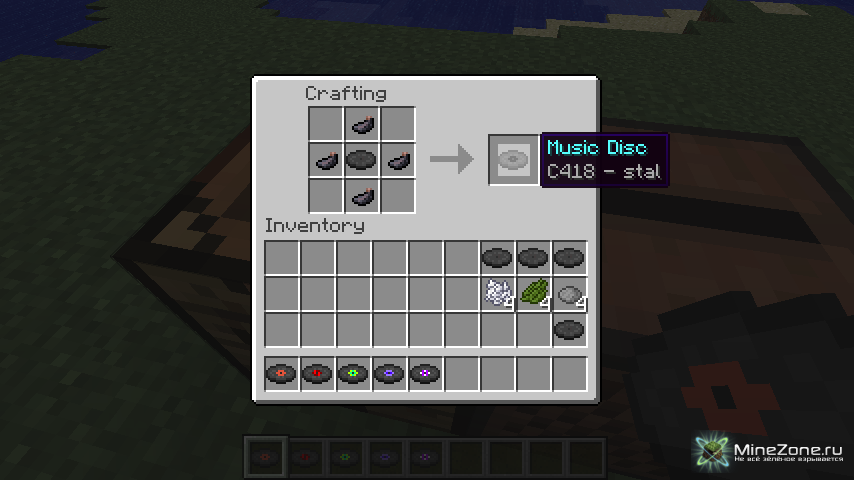854x480 pixels.
Task: Pick up the blank disc in crafting center
Action: (361, 160)
